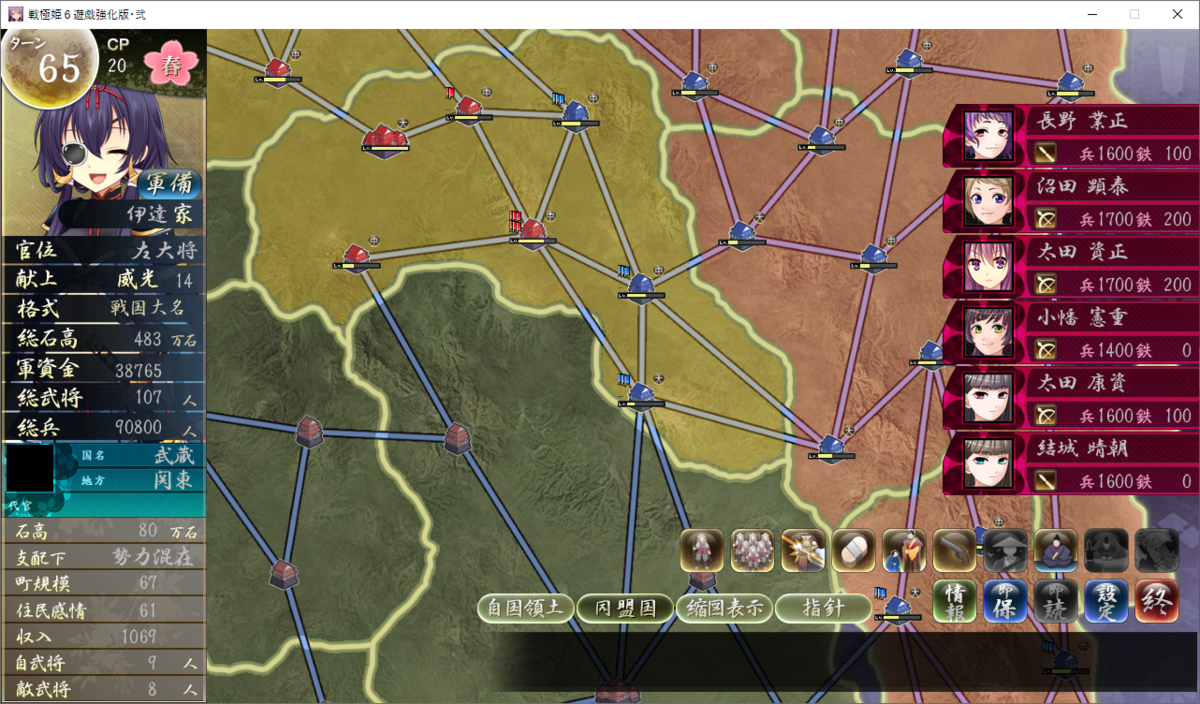Select the soldier group command icon
Image resolution: width=1200 pixels, height=704 pixels.
coord(753,550)
